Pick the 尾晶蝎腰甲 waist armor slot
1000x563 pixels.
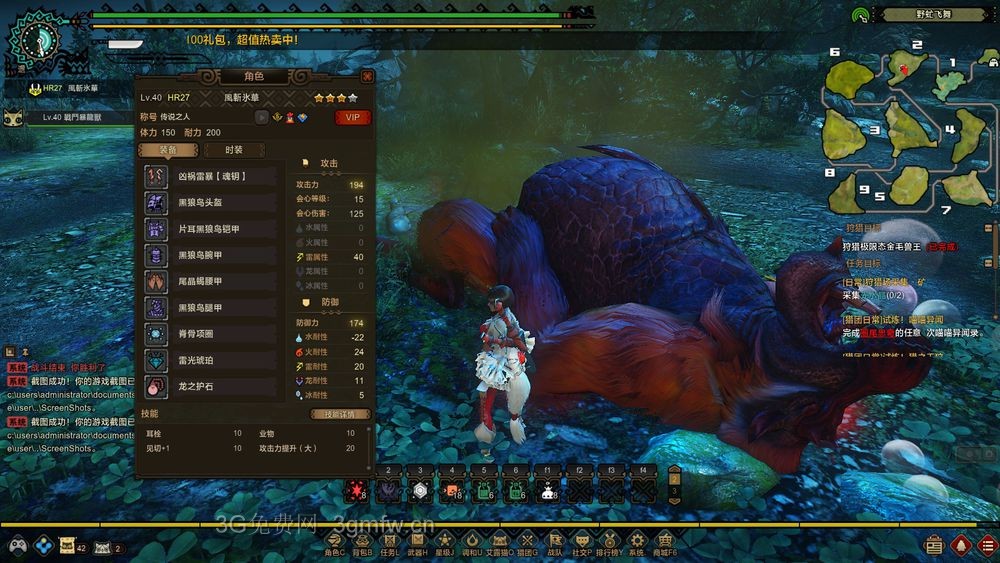pyautogui.click(x=210, y=282)
